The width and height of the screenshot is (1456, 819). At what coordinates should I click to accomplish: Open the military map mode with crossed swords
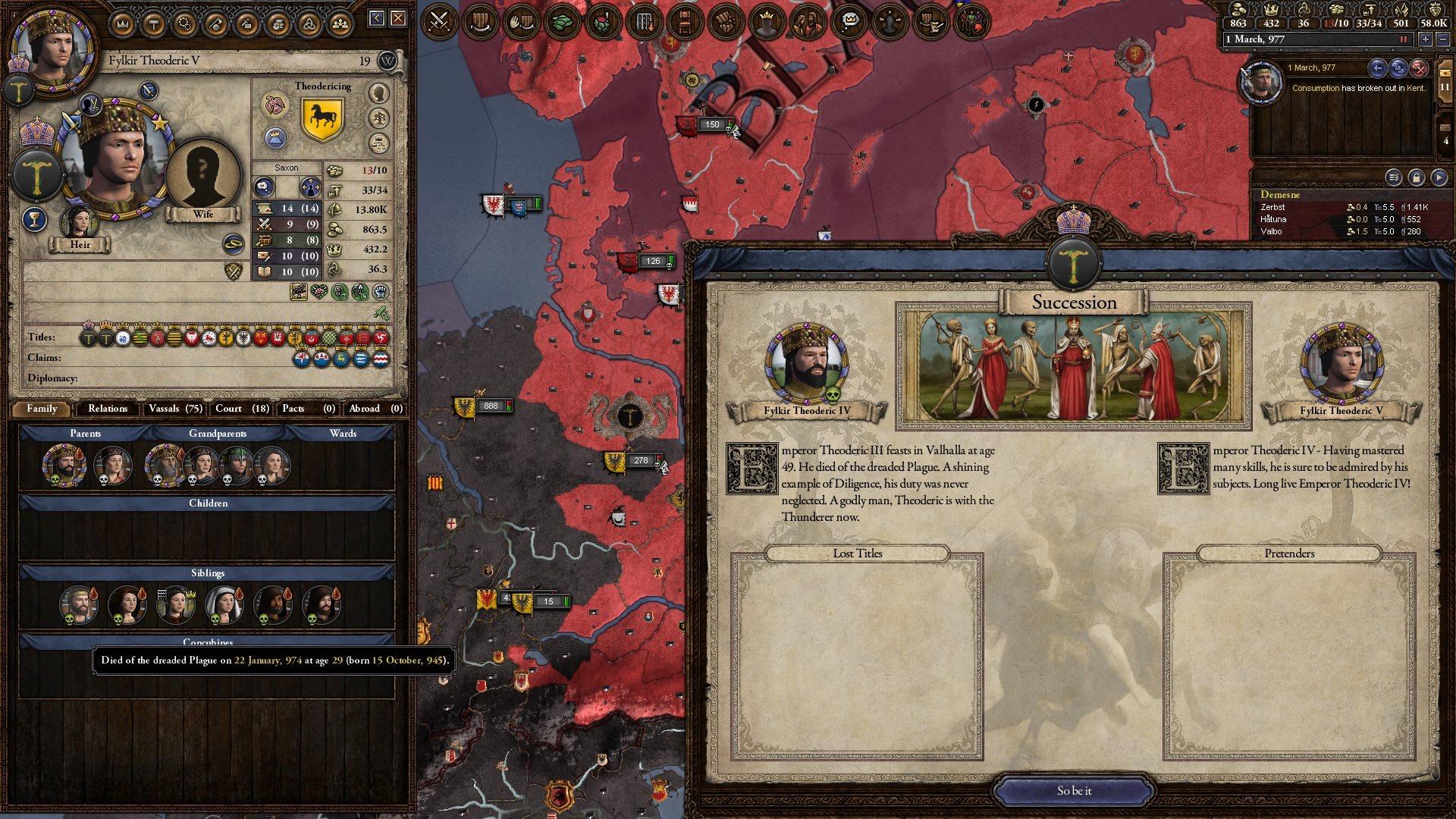[x=440, y=20]
